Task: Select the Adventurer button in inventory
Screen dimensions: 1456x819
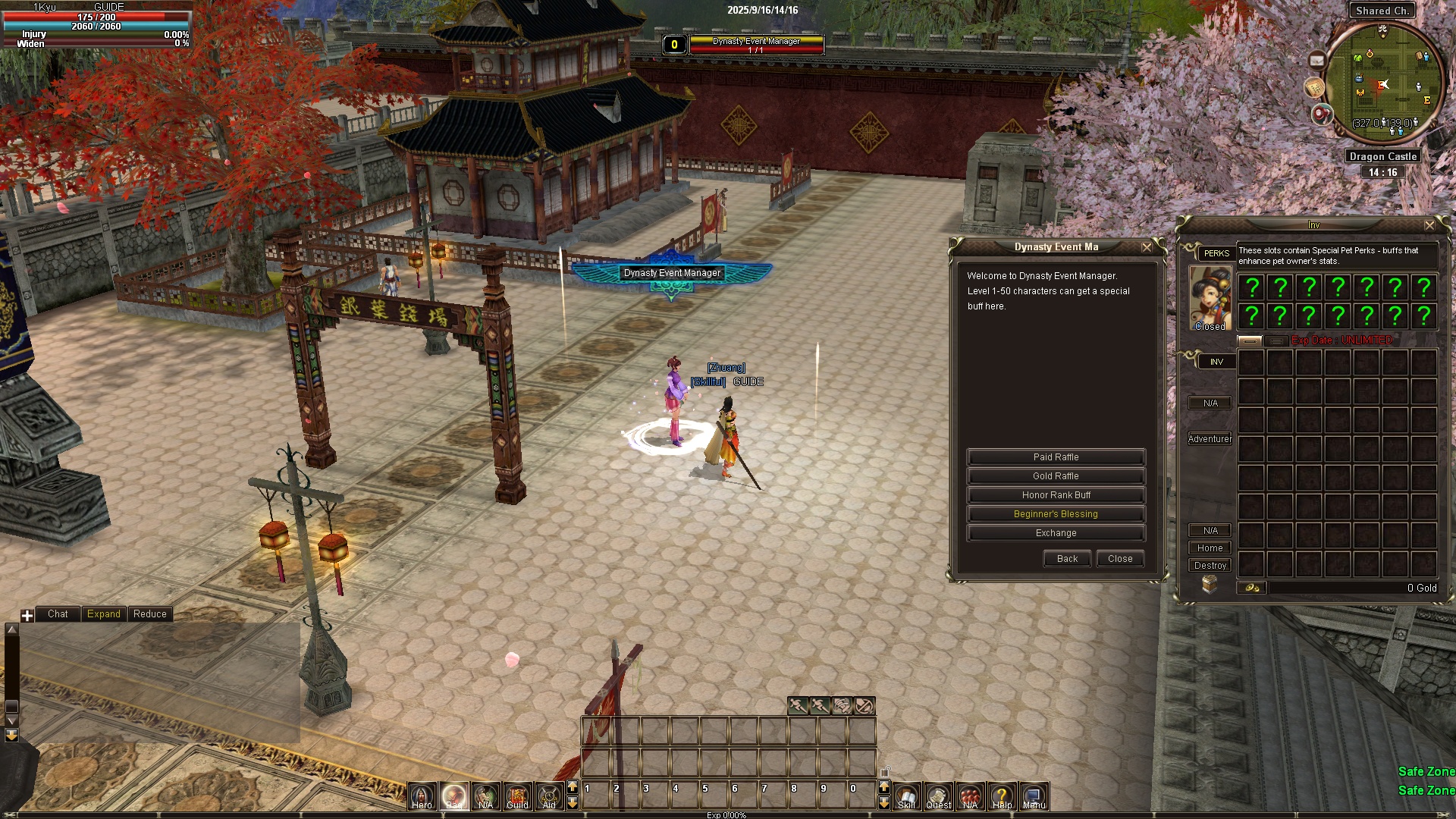Action: [x=1210, y=439]
